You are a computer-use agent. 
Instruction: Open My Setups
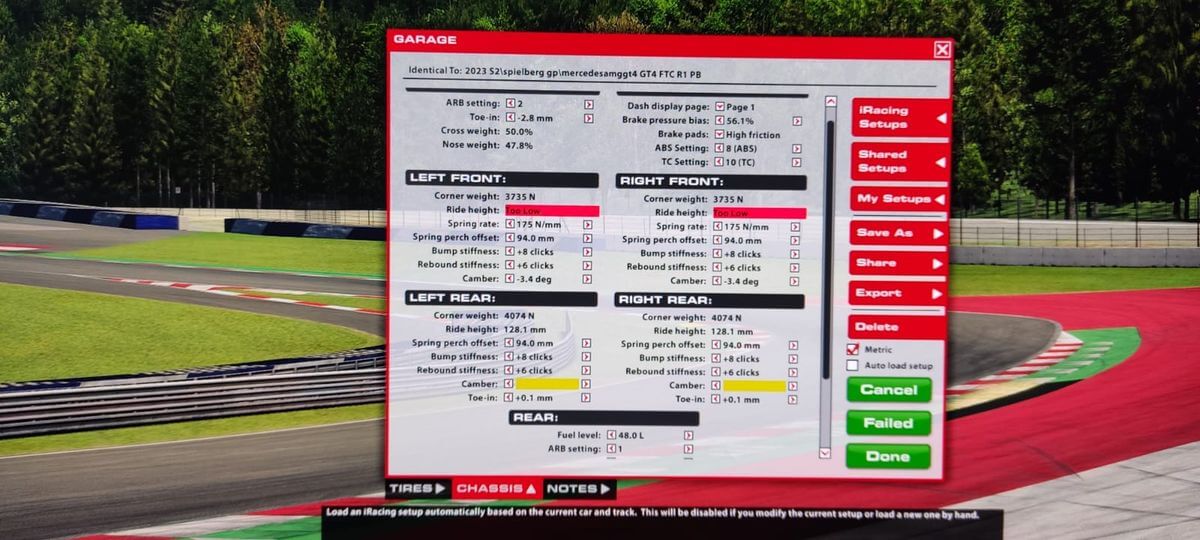coord(899,199)
